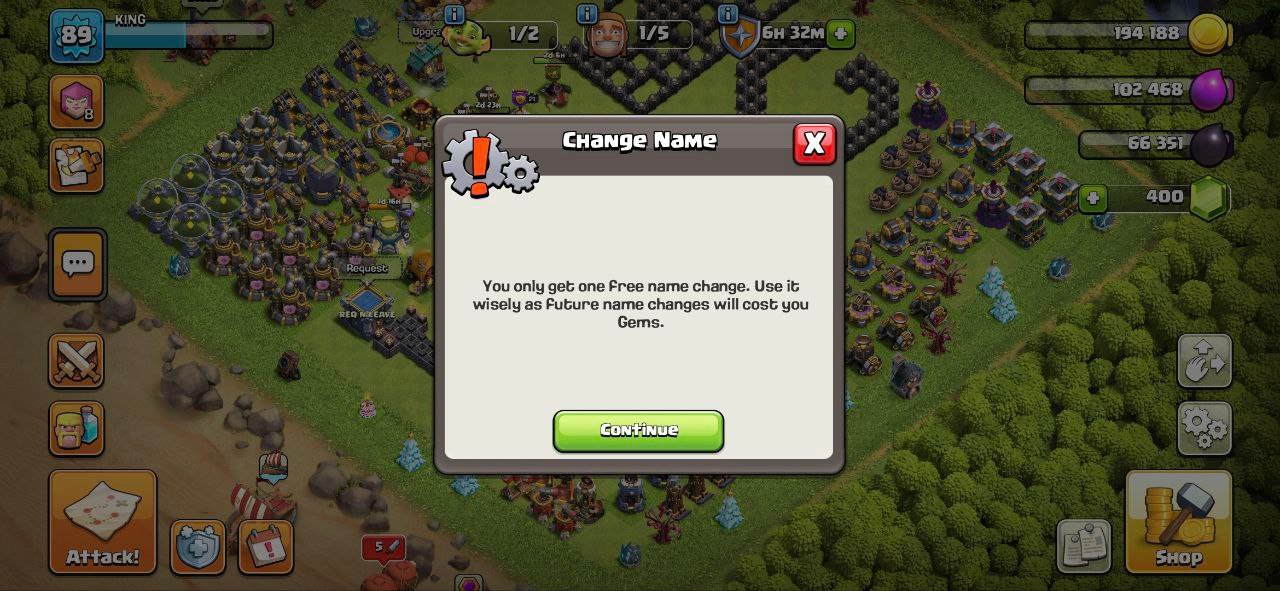The width and height of the screenshot is (1280, 591).
Task: Open the army overview barbarian icon
Action: [76, 428]
